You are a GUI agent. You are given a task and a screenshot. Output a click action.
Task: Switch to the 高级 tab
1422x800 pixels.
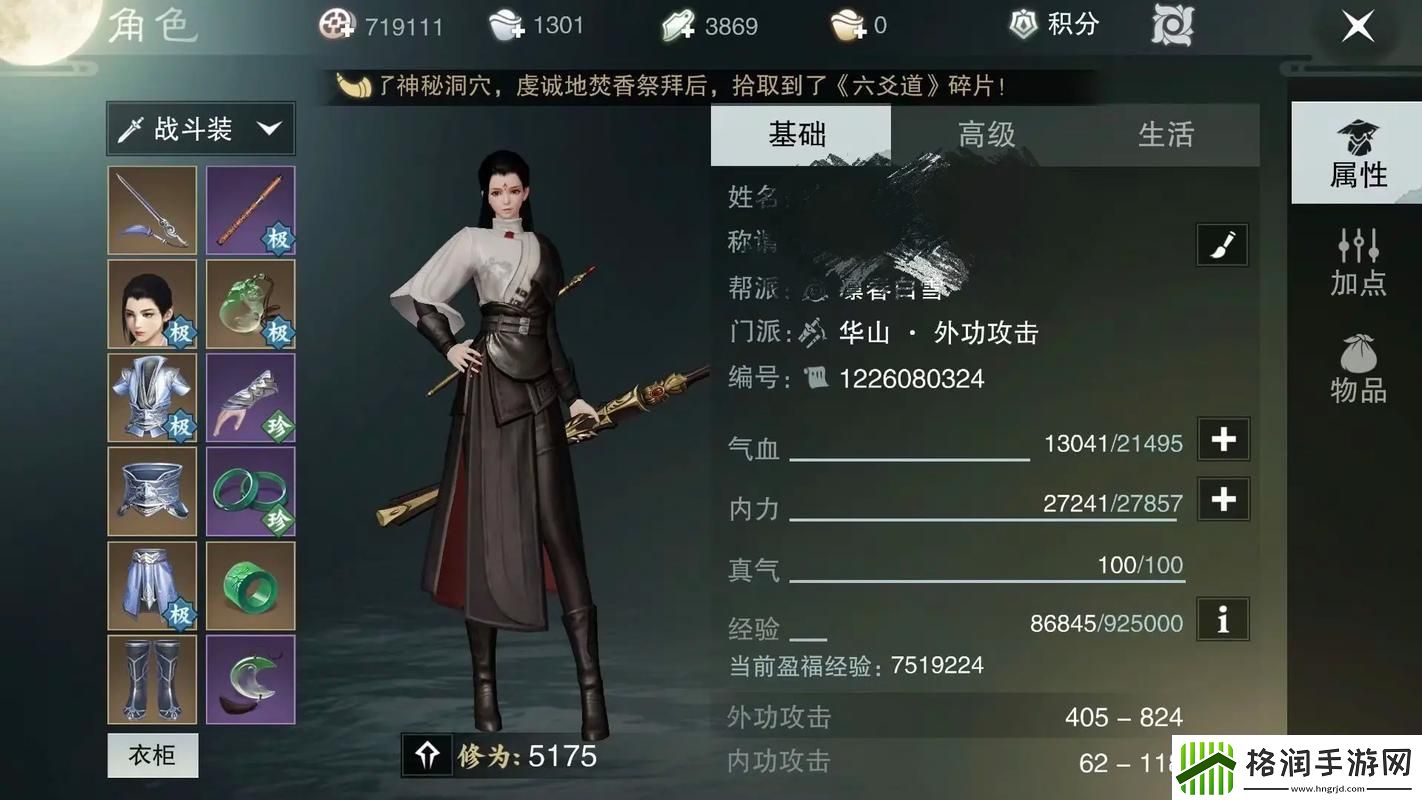tap(986, 135)
